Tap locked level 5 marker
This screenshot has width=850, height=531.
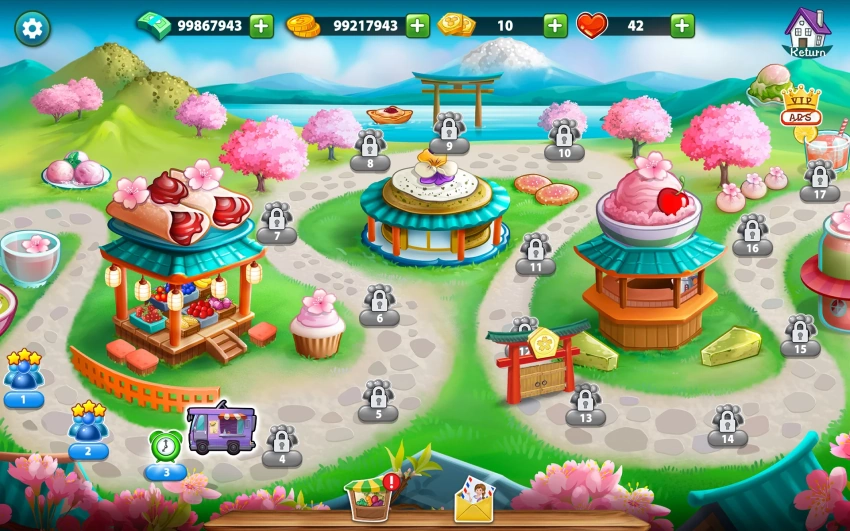[378, 399]
